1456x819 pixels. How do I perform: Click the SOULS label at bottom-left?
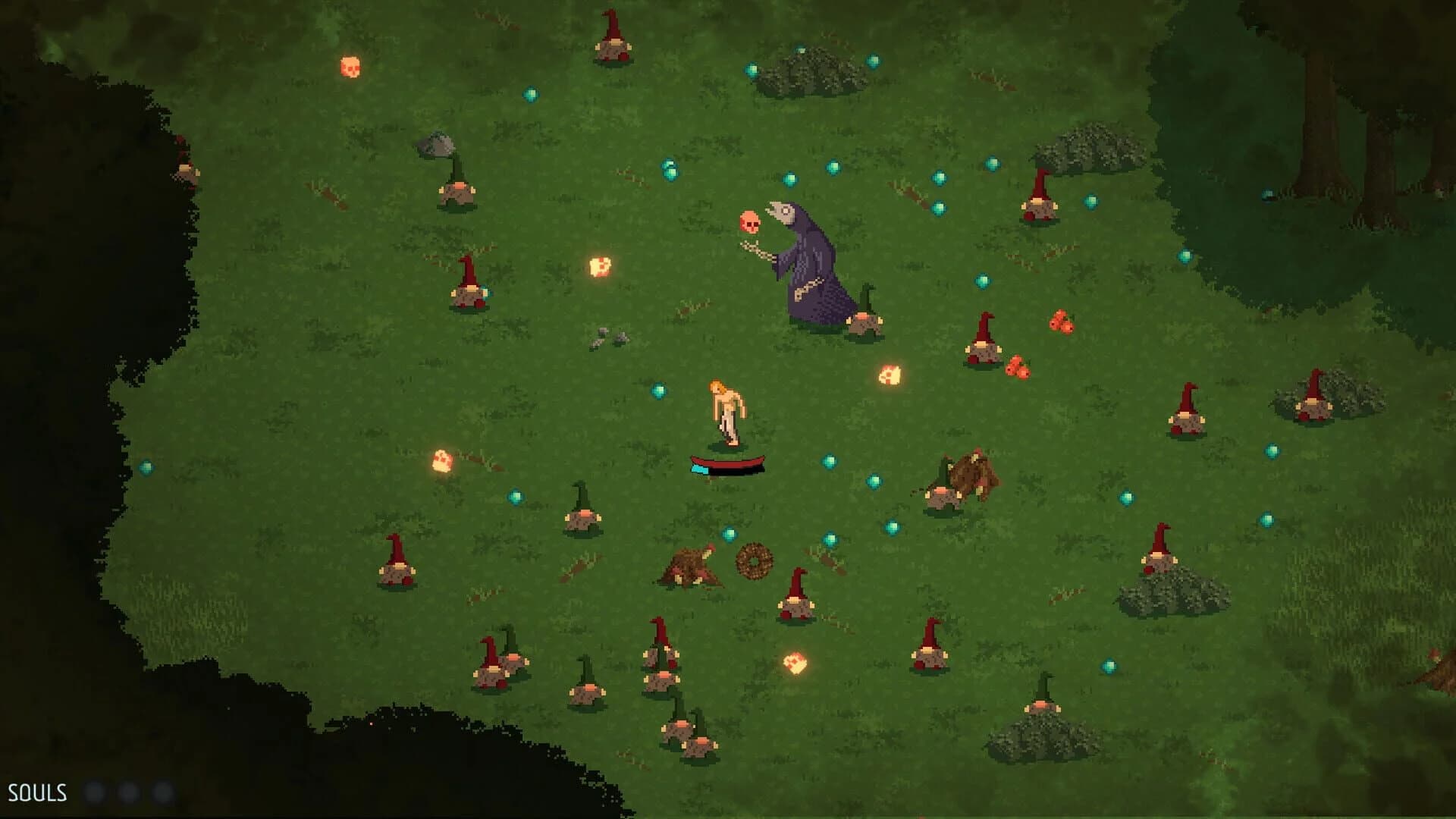(x=36, y=793)
